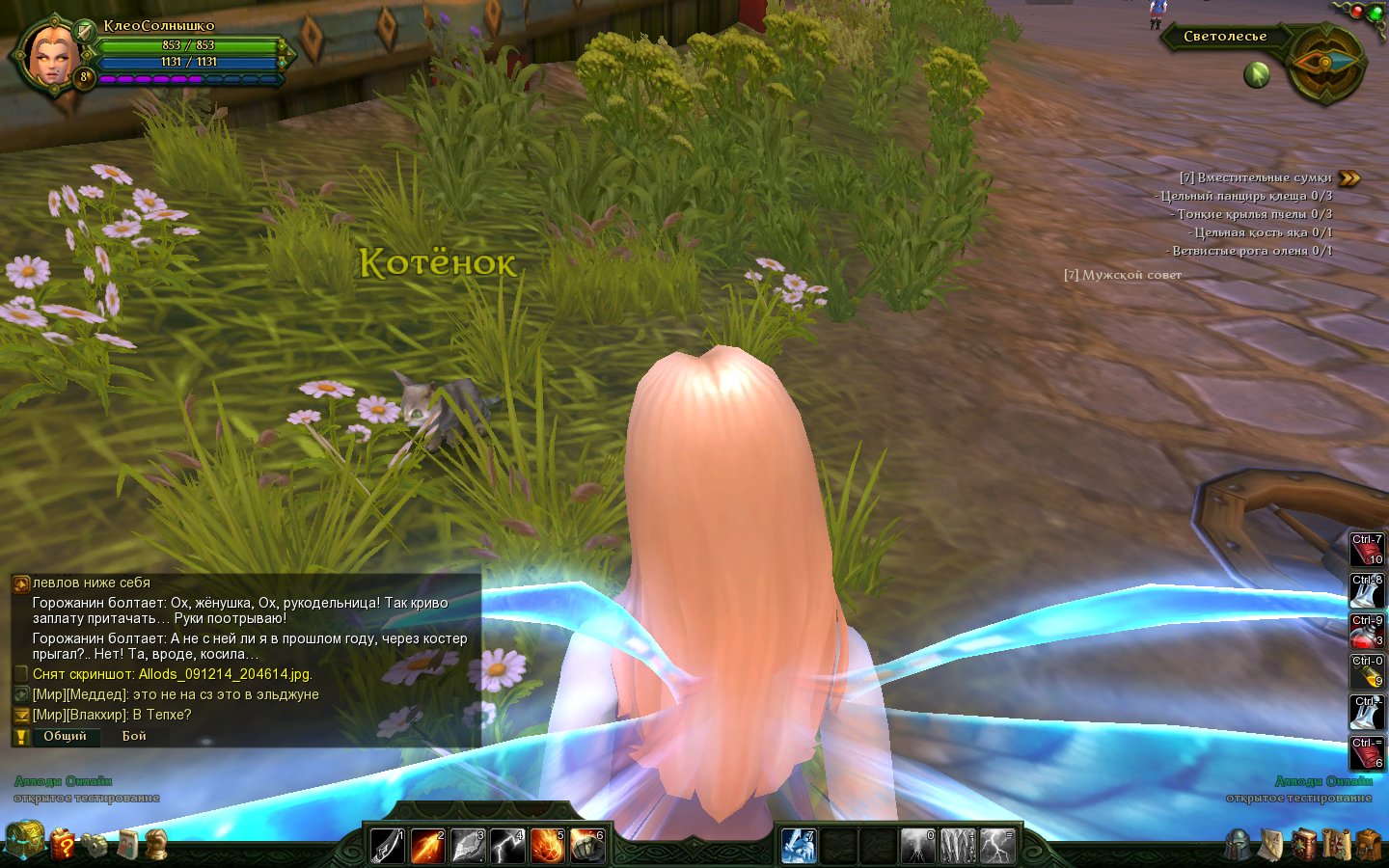This screenshot has width=1389, height=868.
Task: Activate the blade ability in slot 1
Action: pyautogui.click(x=388, y=846)
